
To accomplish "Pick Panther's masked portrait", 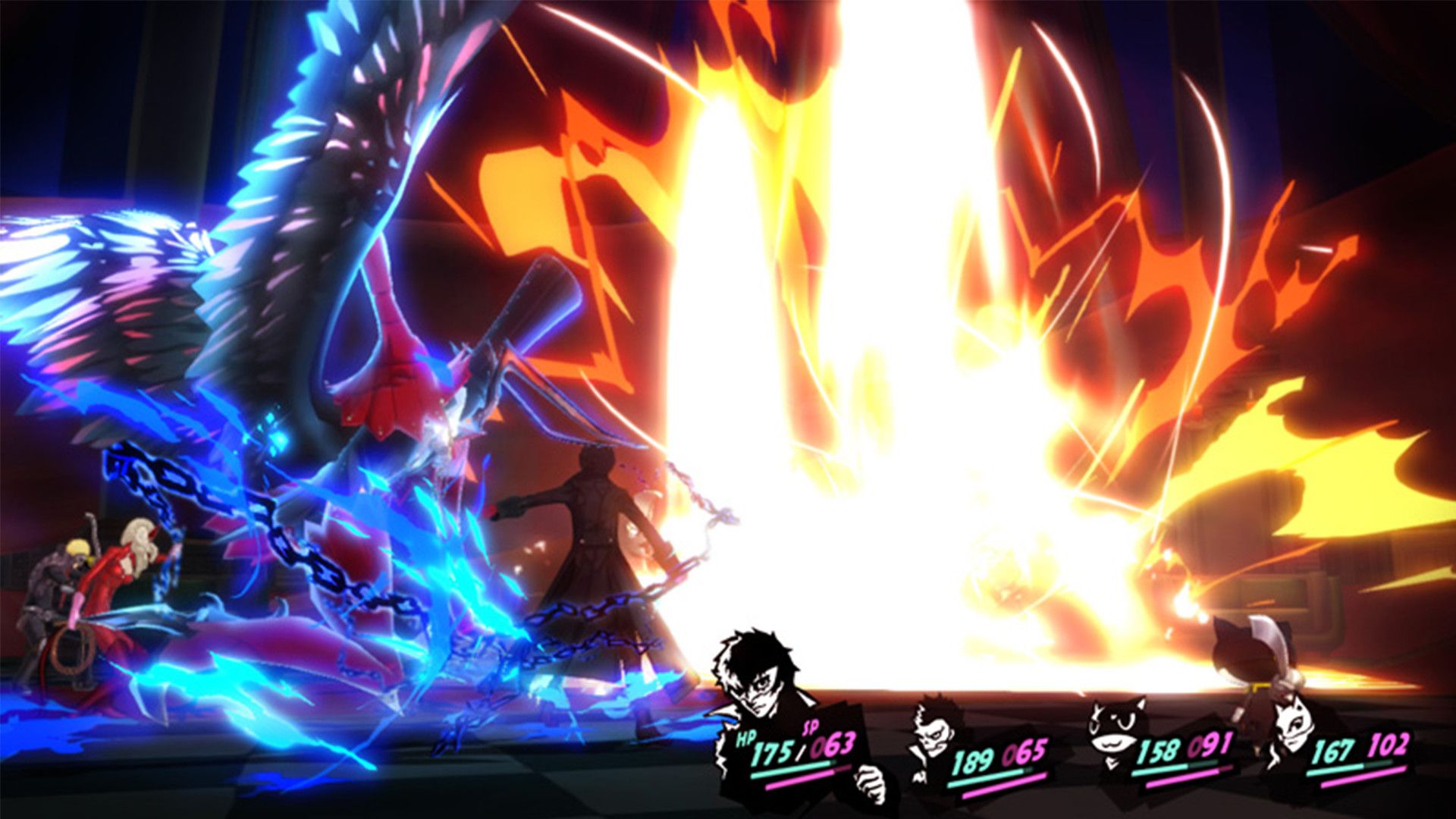I will pos(1291,726).
